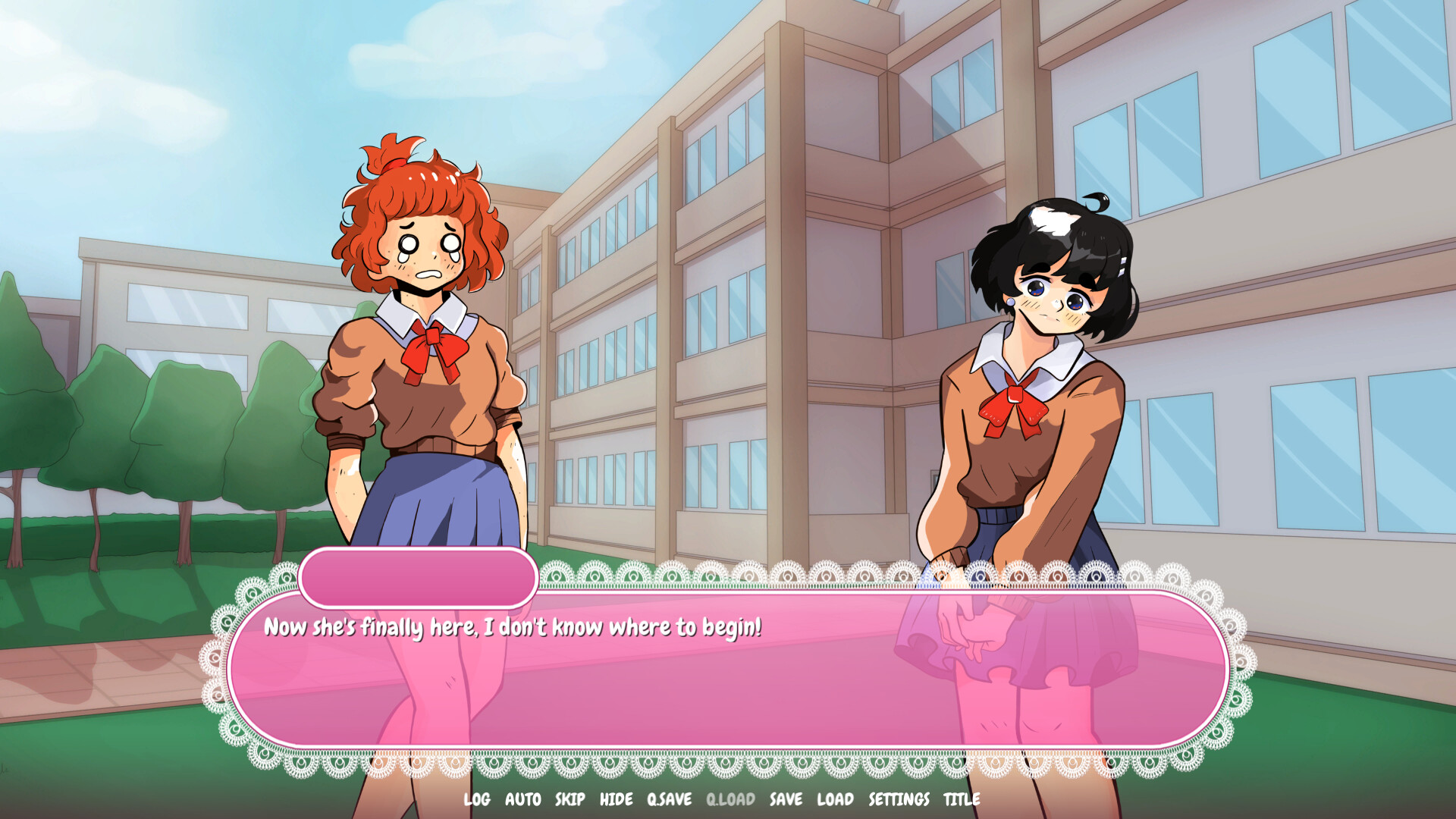Open the Save screen

click(787, 799)
